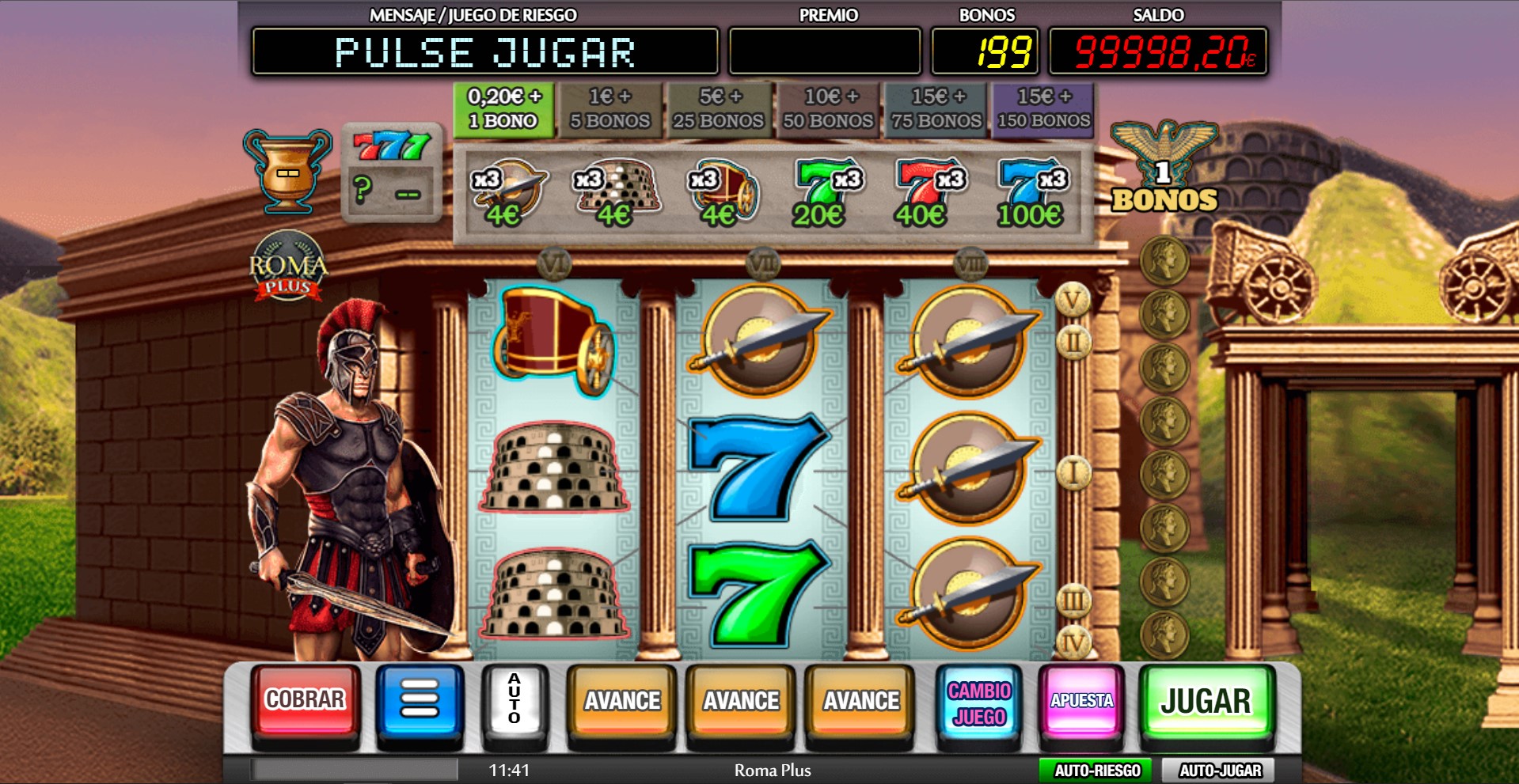Select the 0,20€ + 1 BONO bet
This screenshot has width=1519, height=784.
[504, 109]
